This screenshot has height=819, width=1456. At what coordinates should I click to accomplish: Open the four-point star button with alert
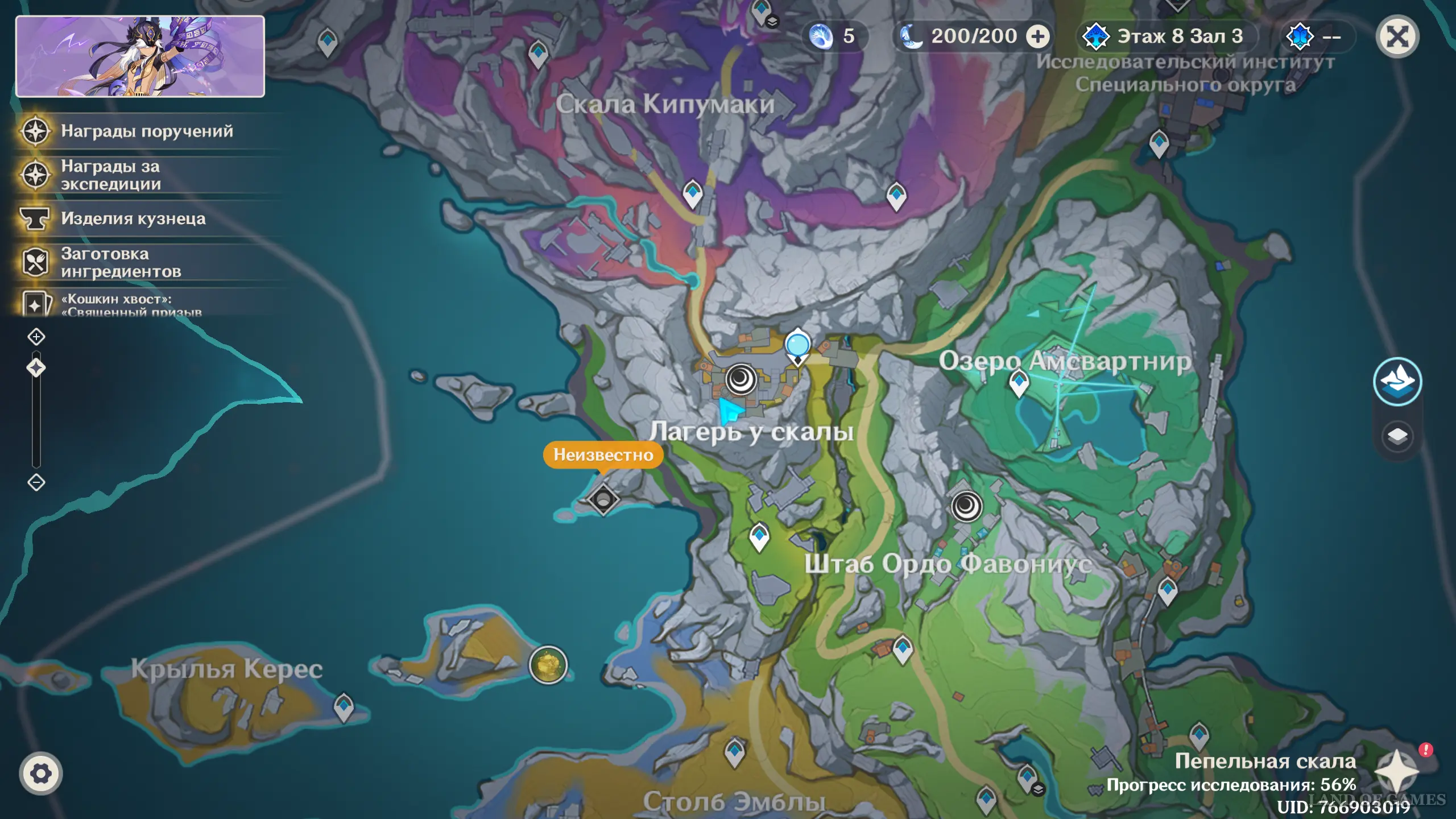(1397, 770)
